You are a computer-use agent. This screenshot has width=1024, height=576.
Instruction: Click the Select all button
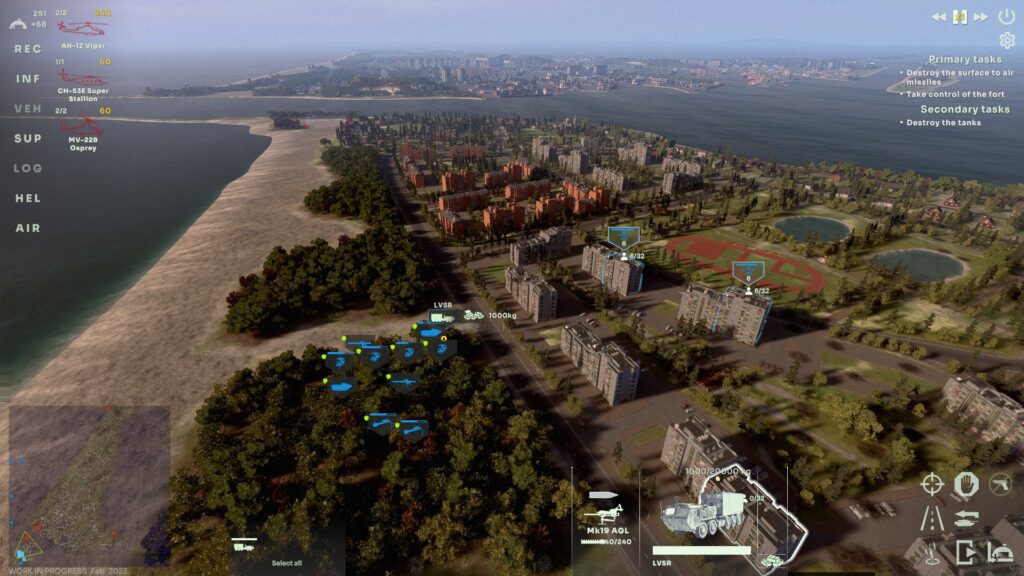(x=286, y=562)
